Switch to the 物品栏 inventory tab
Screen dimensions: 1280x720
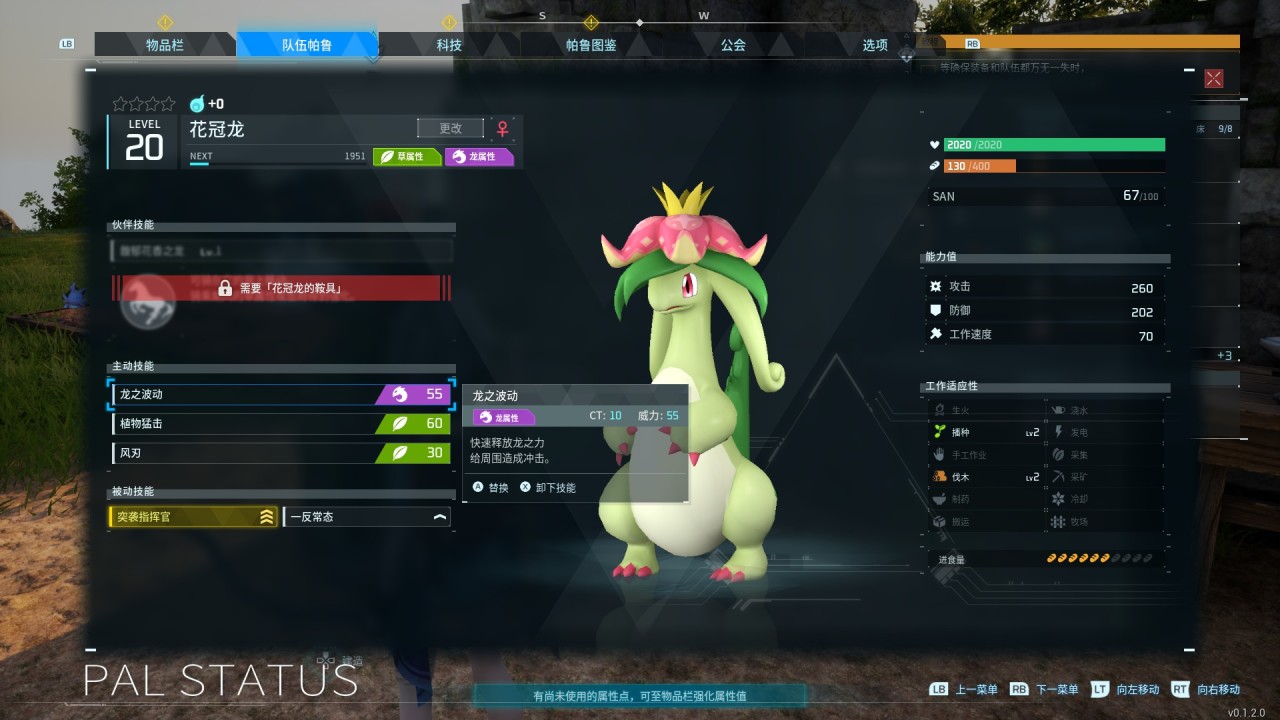(x=165, y=45)
